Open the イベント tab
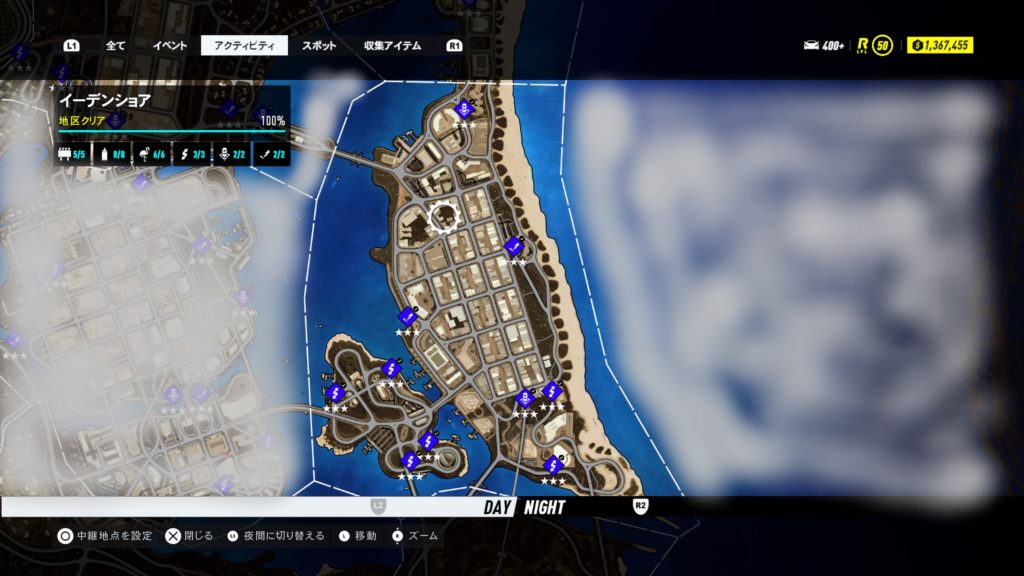 point(169,46)
